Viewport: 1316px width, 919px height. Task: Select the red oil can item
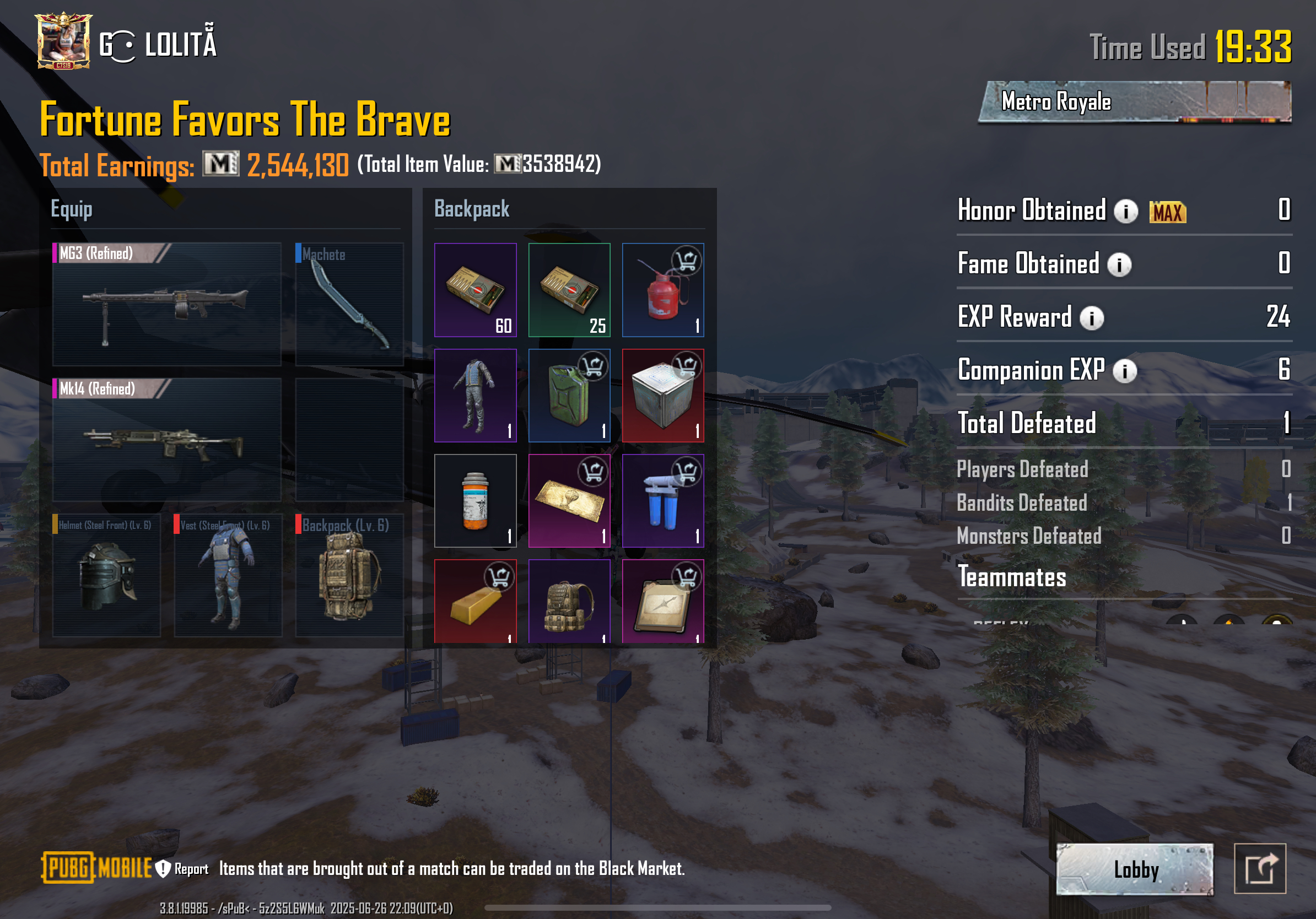coord(662,290)
